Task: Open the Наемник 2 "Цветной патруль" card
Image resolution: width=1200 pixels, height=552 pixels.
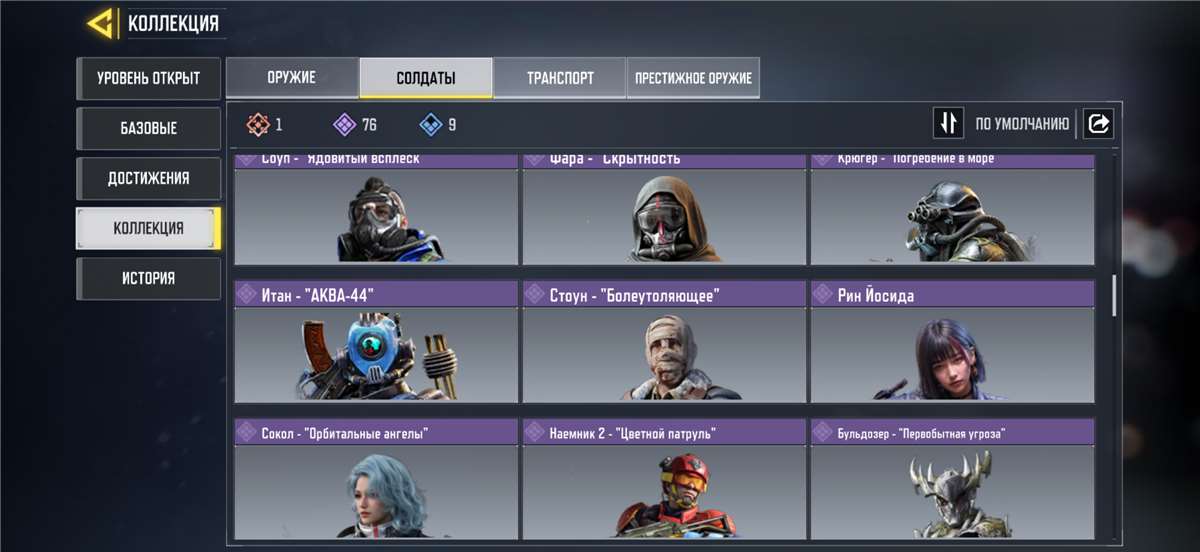Action: click(x=664, y=480)
